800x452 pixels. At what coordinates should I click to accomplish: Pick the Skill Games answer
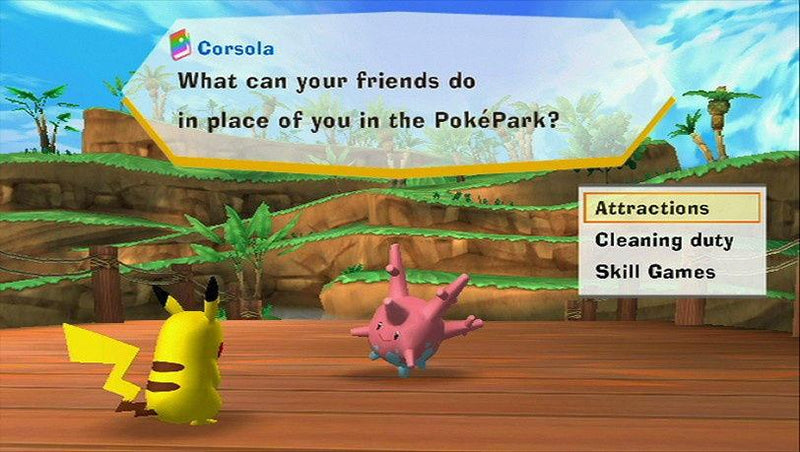[653, 271]
